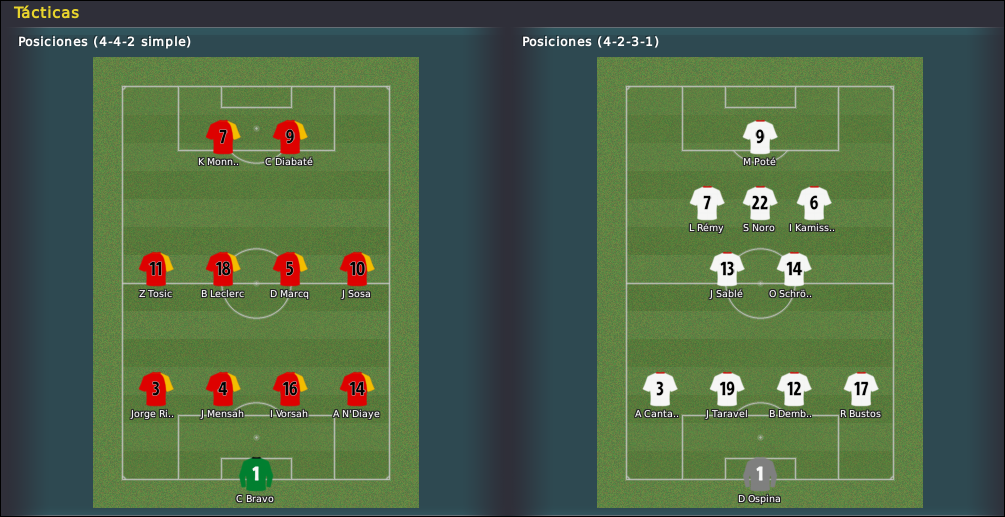The image size is (1005, 517).
Task: Click striker C Diabaté number 9 shirt
Action: [289, 137]
